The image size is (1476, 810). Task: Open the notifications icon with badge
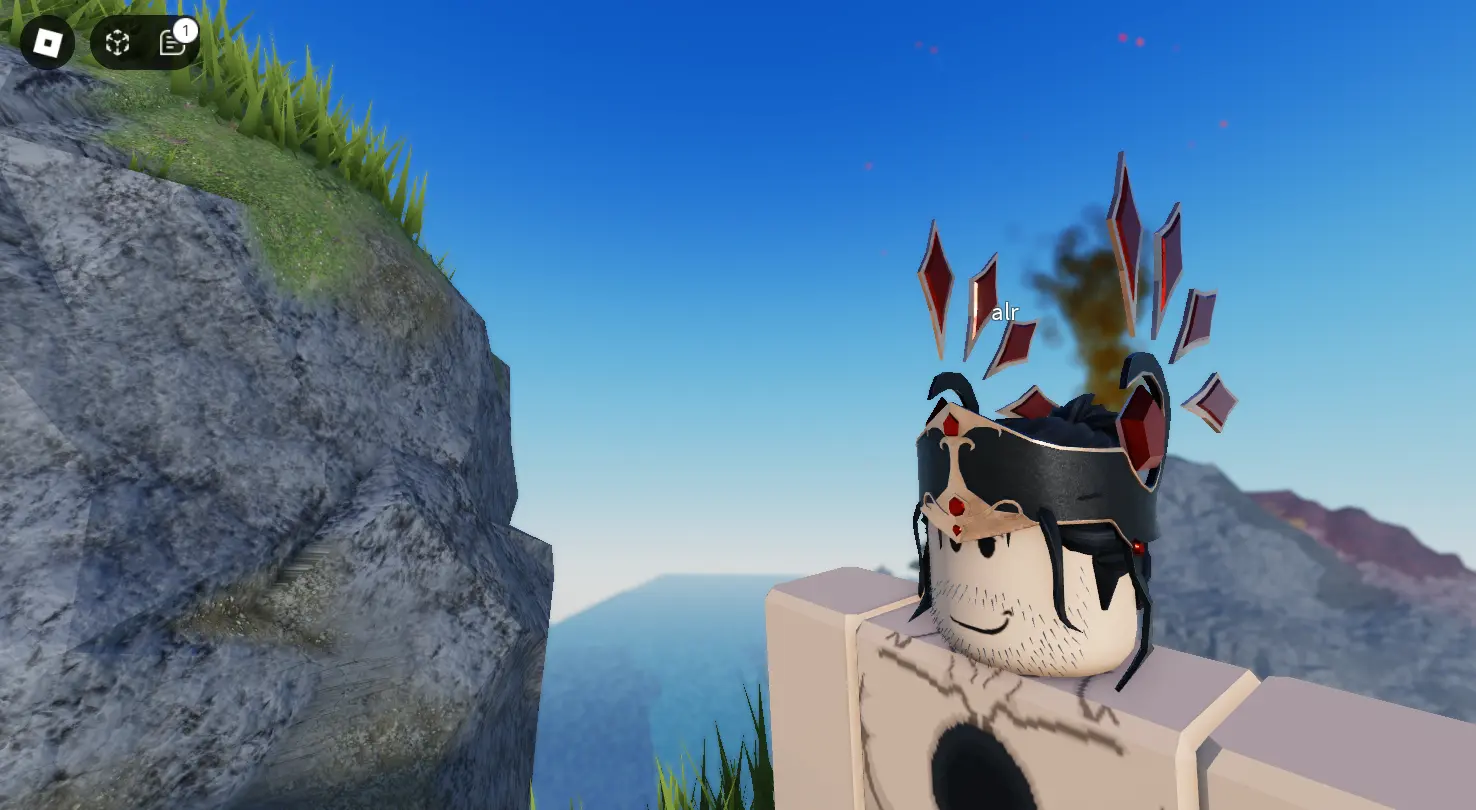(172, 42)
